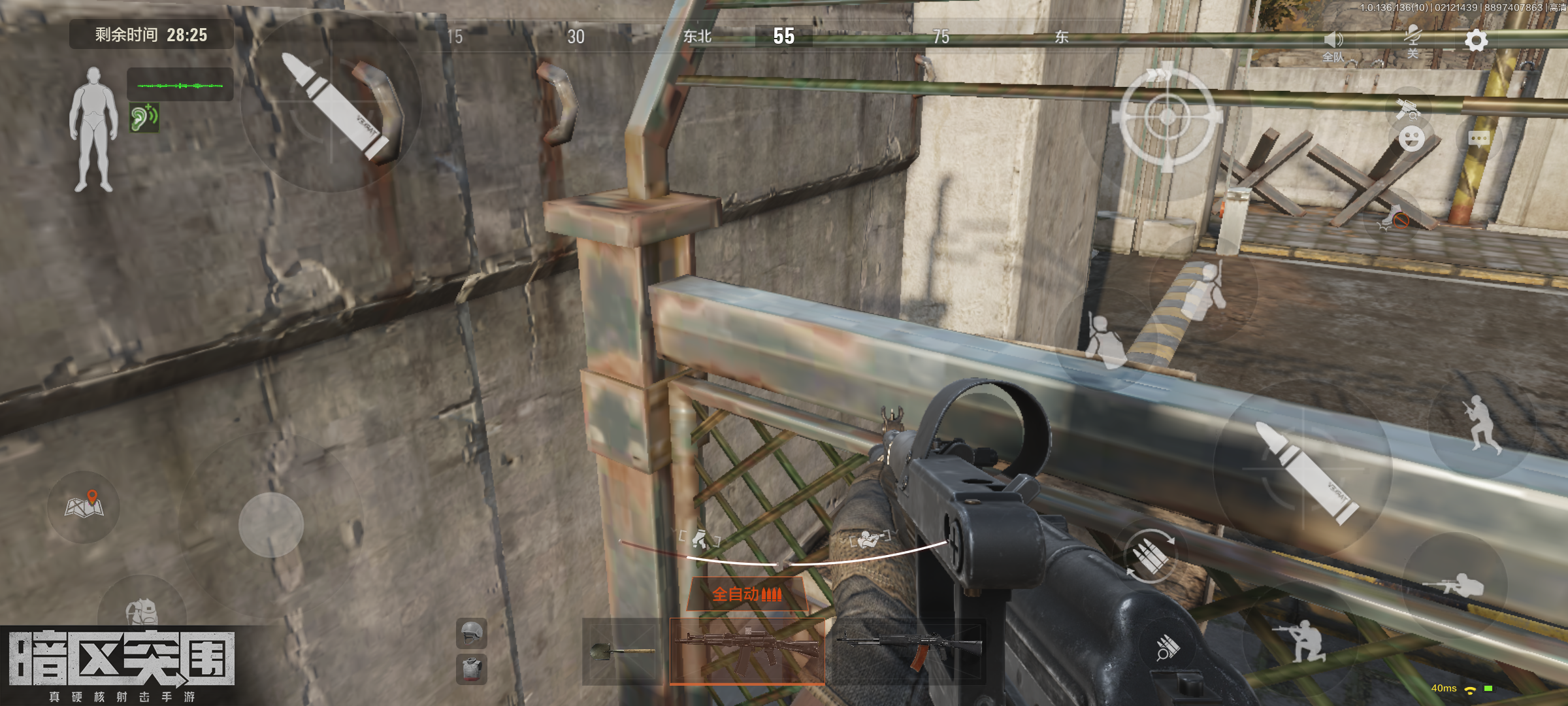The width and height of the screenshot is (1568, 706).
Task: Tap the crosshair aim-down-sights button
Action: 1168,118
